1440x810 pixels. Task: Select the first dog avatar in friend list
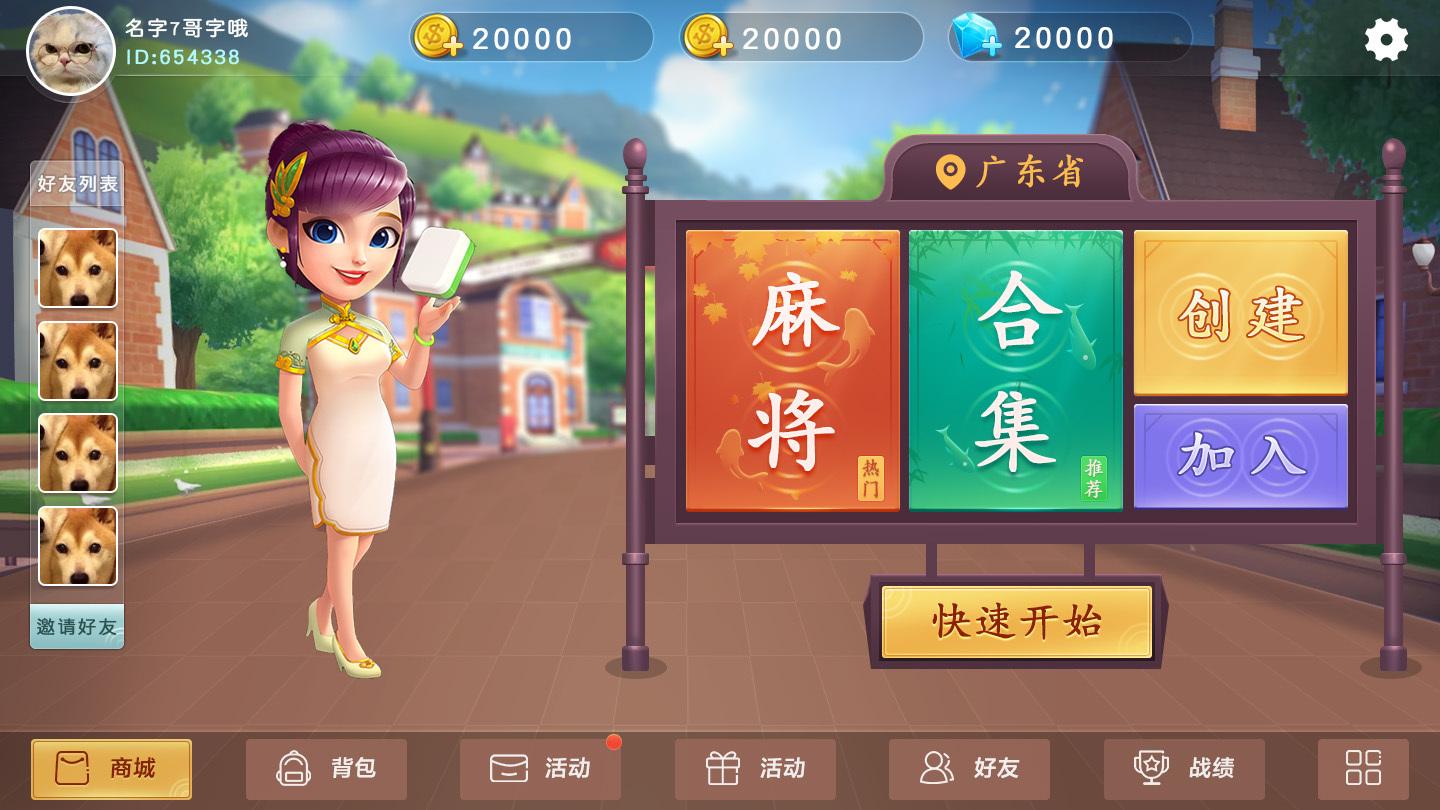click(77, 267)
